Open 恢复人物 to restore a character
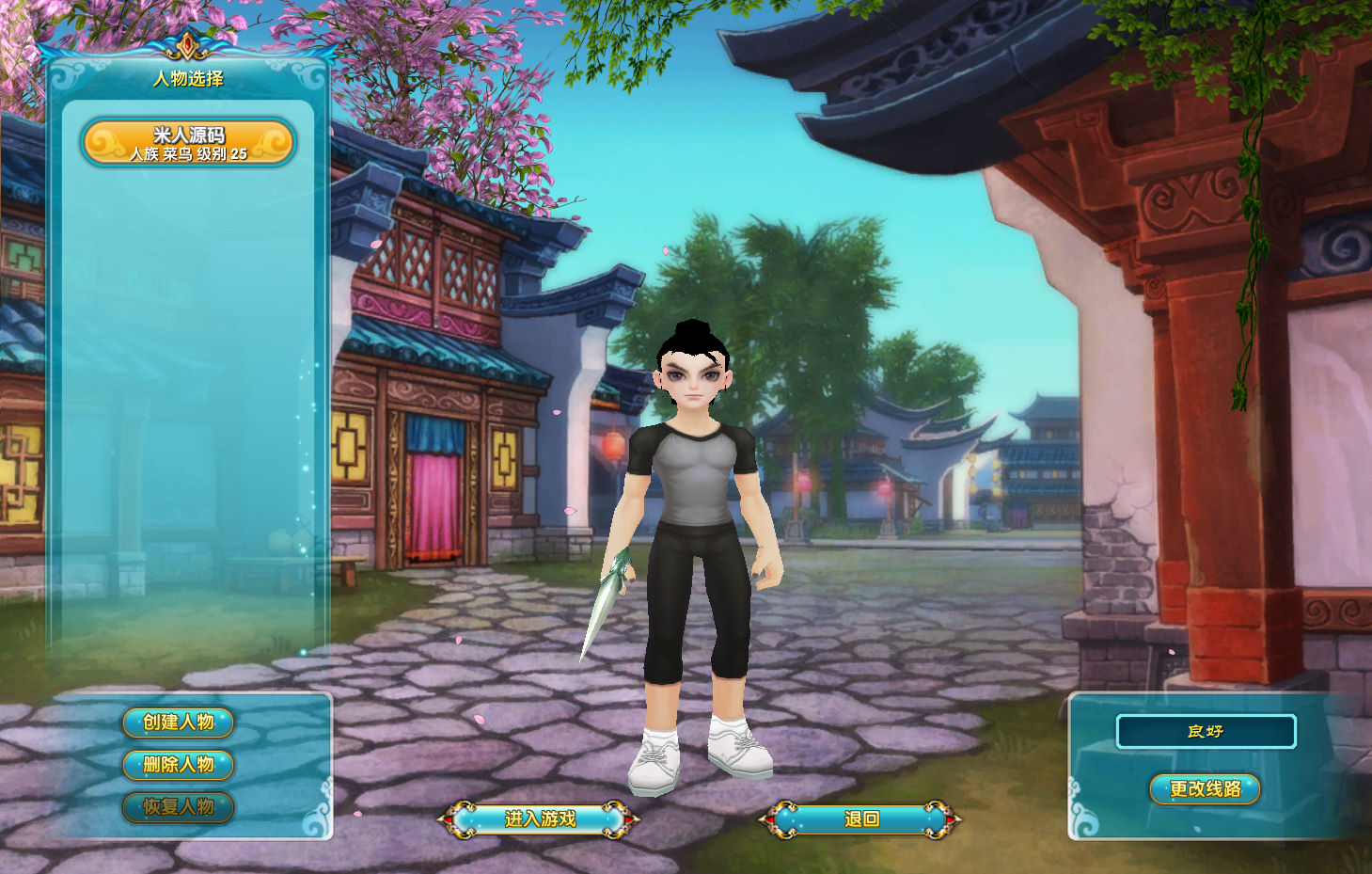Screen dimensions: 1372x874 point(178,807)
